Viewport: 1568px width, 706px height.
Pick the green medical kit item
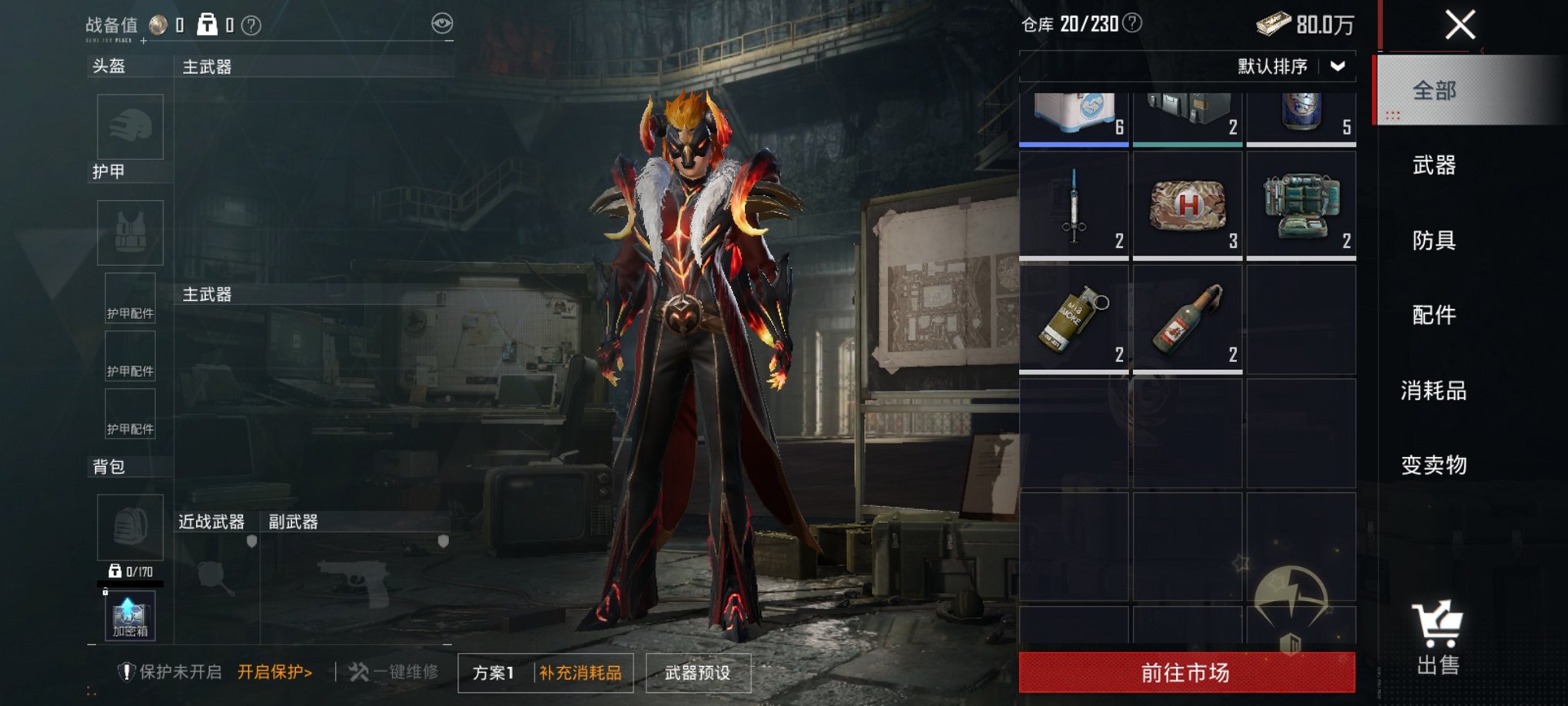1301,205
